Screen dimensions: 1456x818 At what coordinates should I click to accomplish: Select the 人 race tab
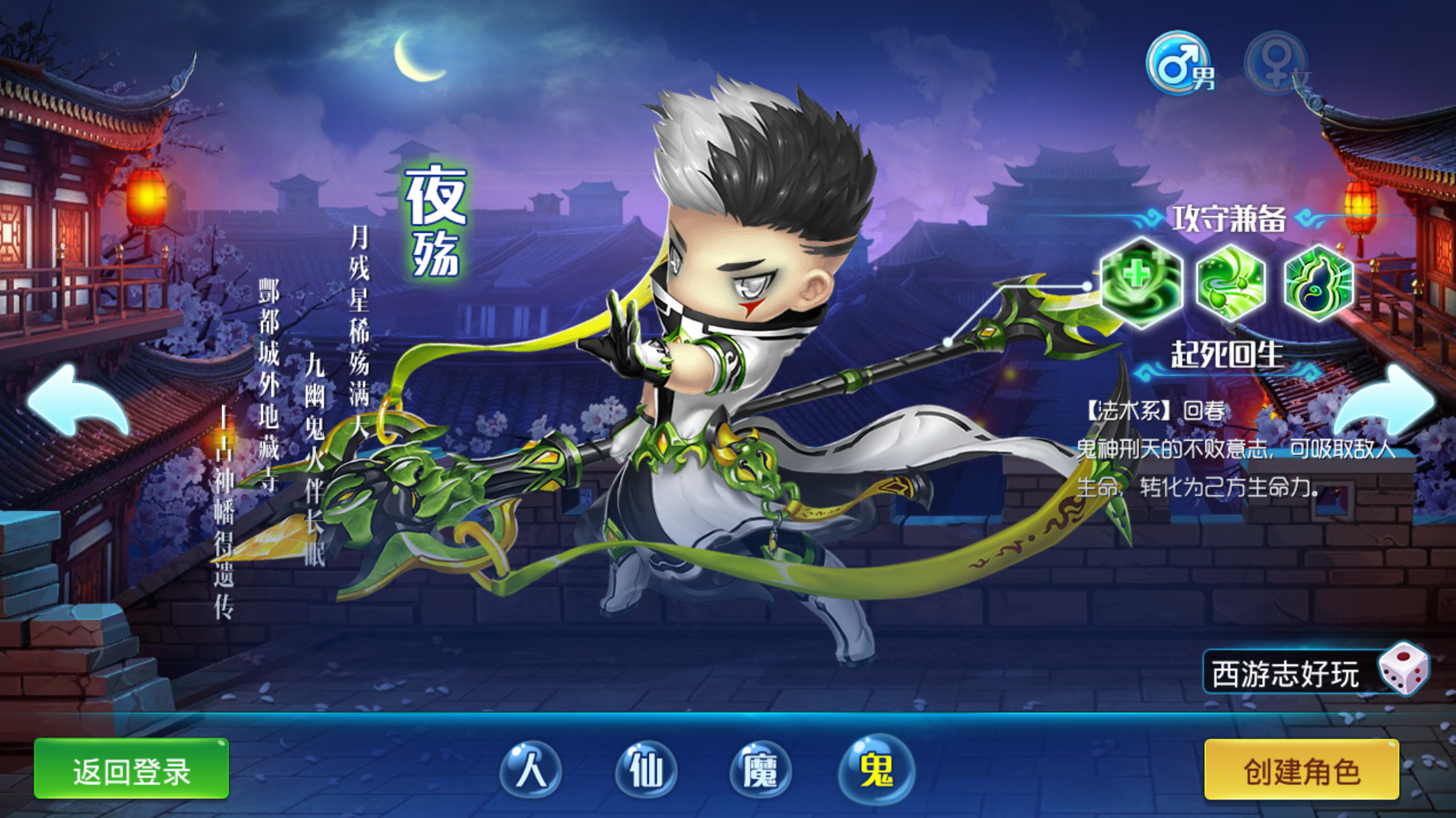click(531, 768)
